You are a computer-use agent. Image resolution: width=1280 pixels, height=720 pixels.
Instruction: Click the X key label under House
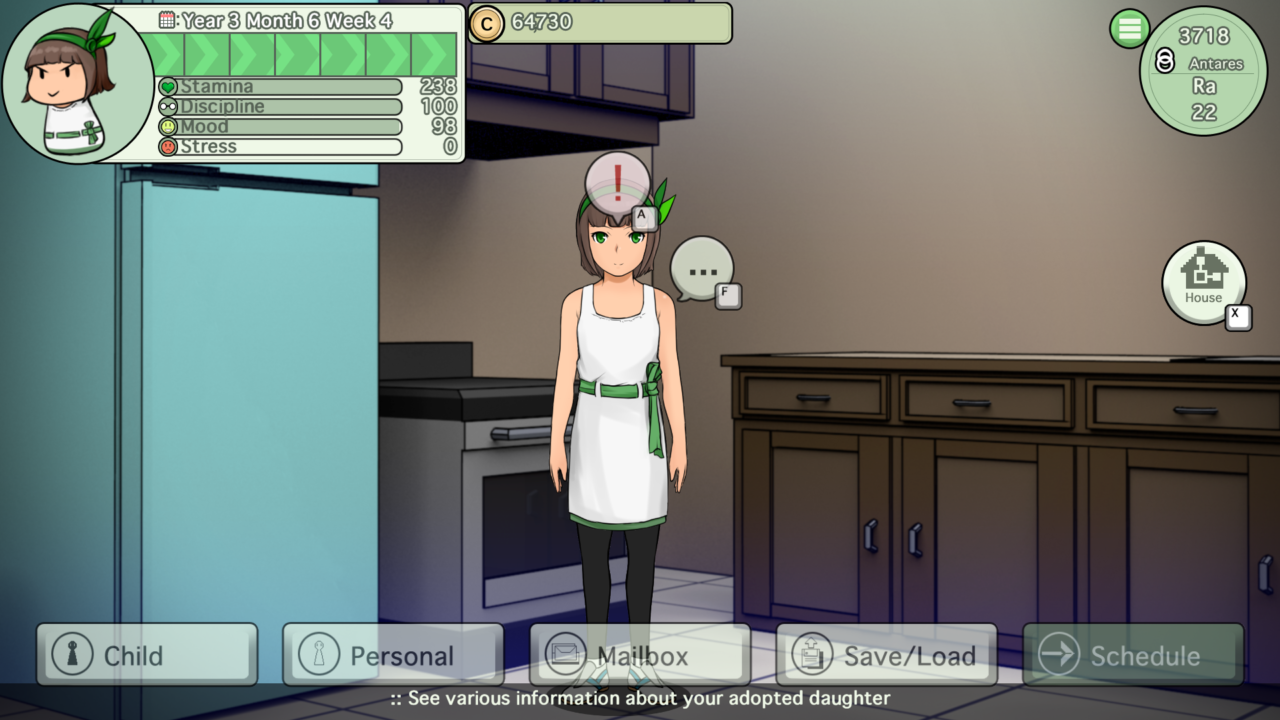click(x=1238, y=316)
